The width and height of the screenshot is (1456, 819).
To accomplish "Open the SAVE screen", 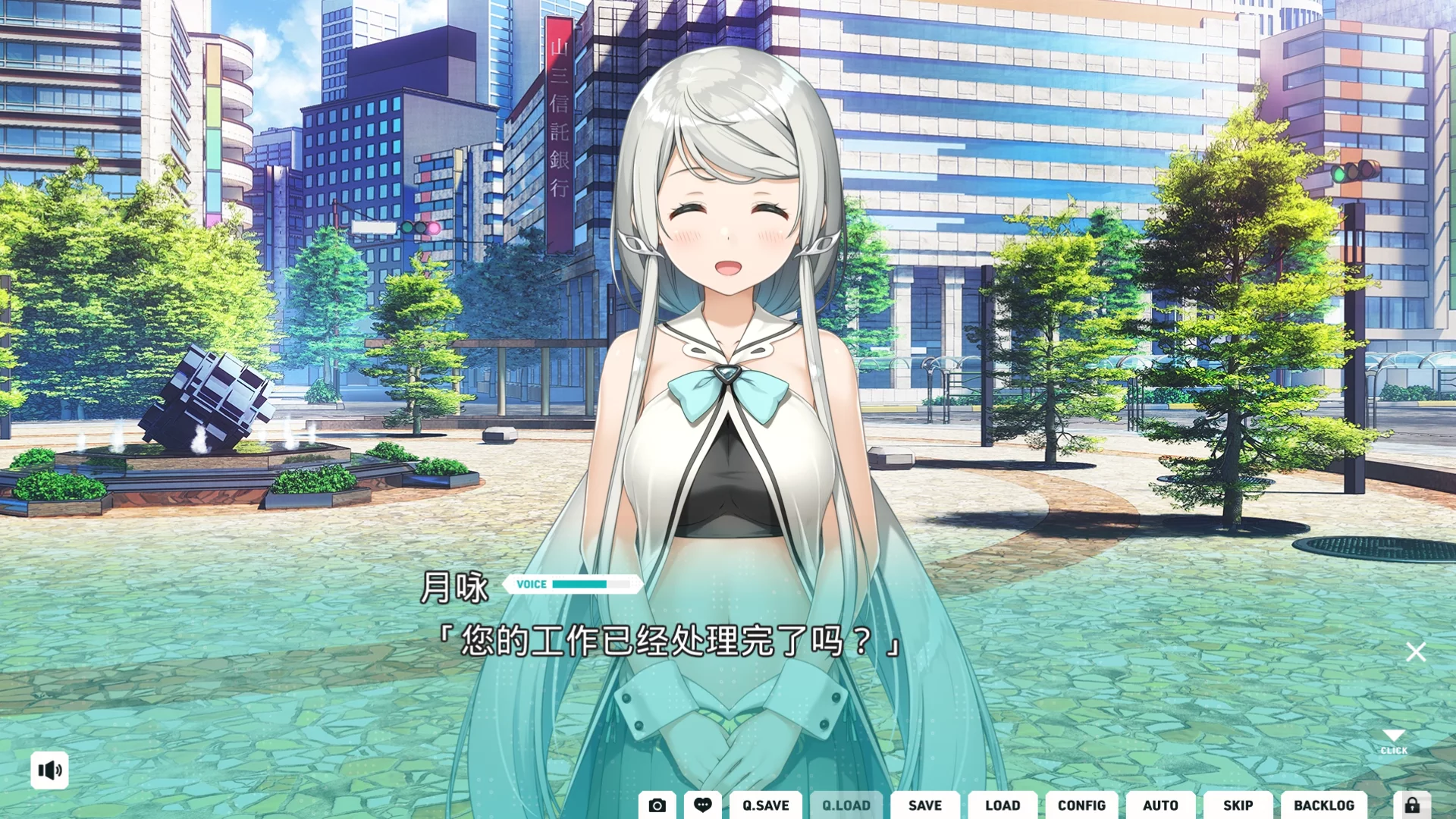I will click(x=924, y=806).
